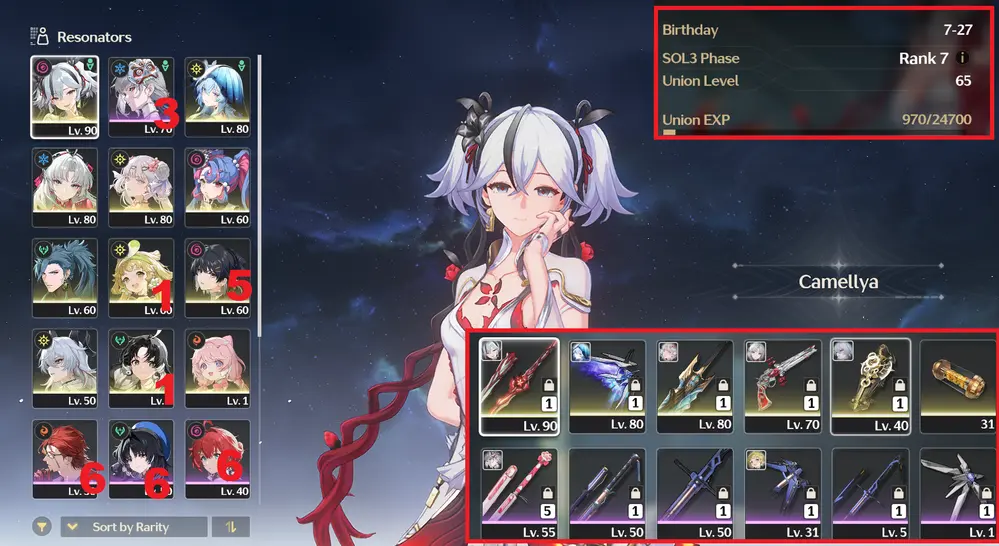Select the golden capsule item slot
Viewport: 999px width, 546px height.
coord(957,386)
